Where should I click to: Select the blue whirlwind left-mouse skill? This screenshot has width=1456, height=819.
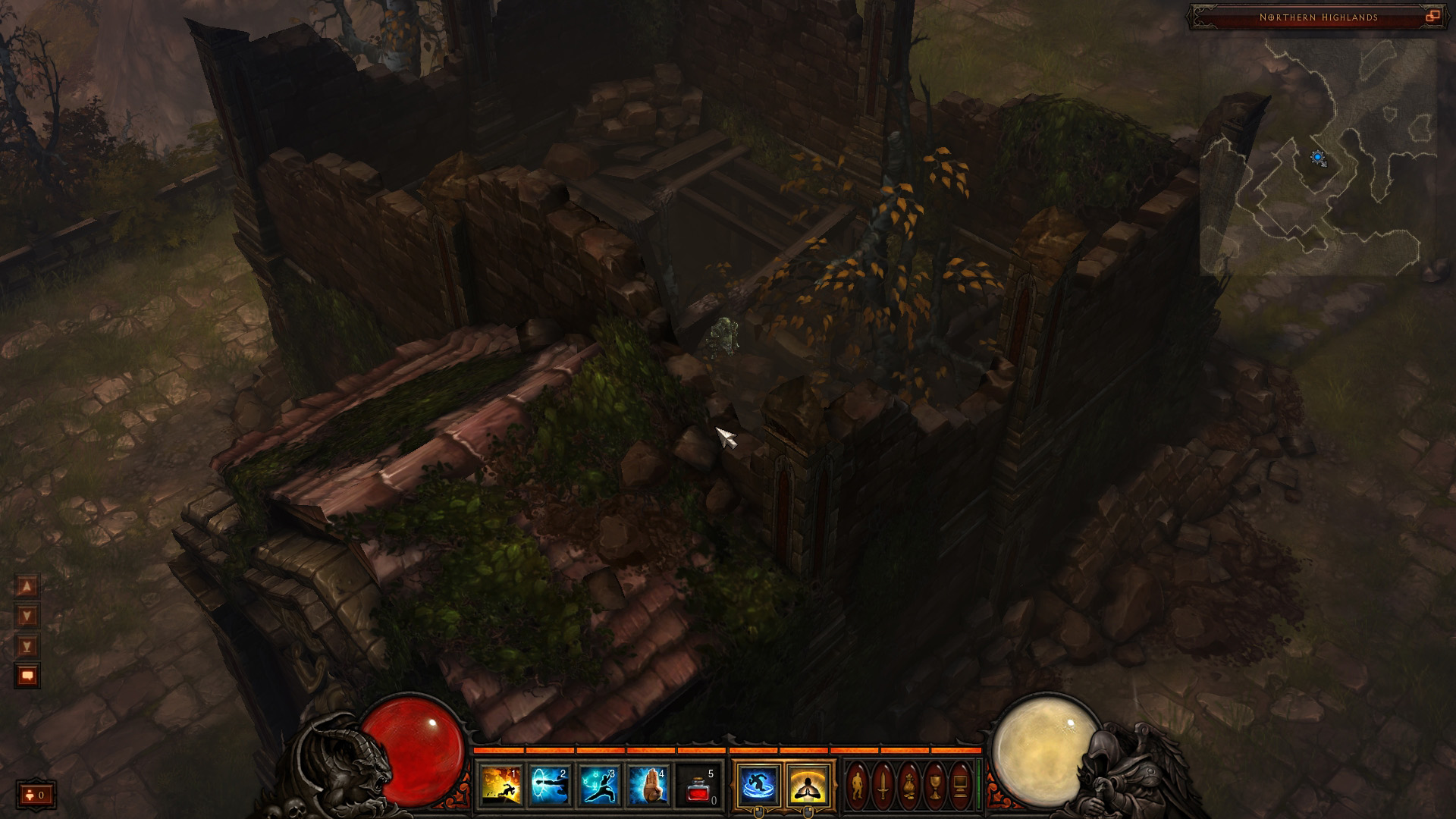tap(758, 785)
